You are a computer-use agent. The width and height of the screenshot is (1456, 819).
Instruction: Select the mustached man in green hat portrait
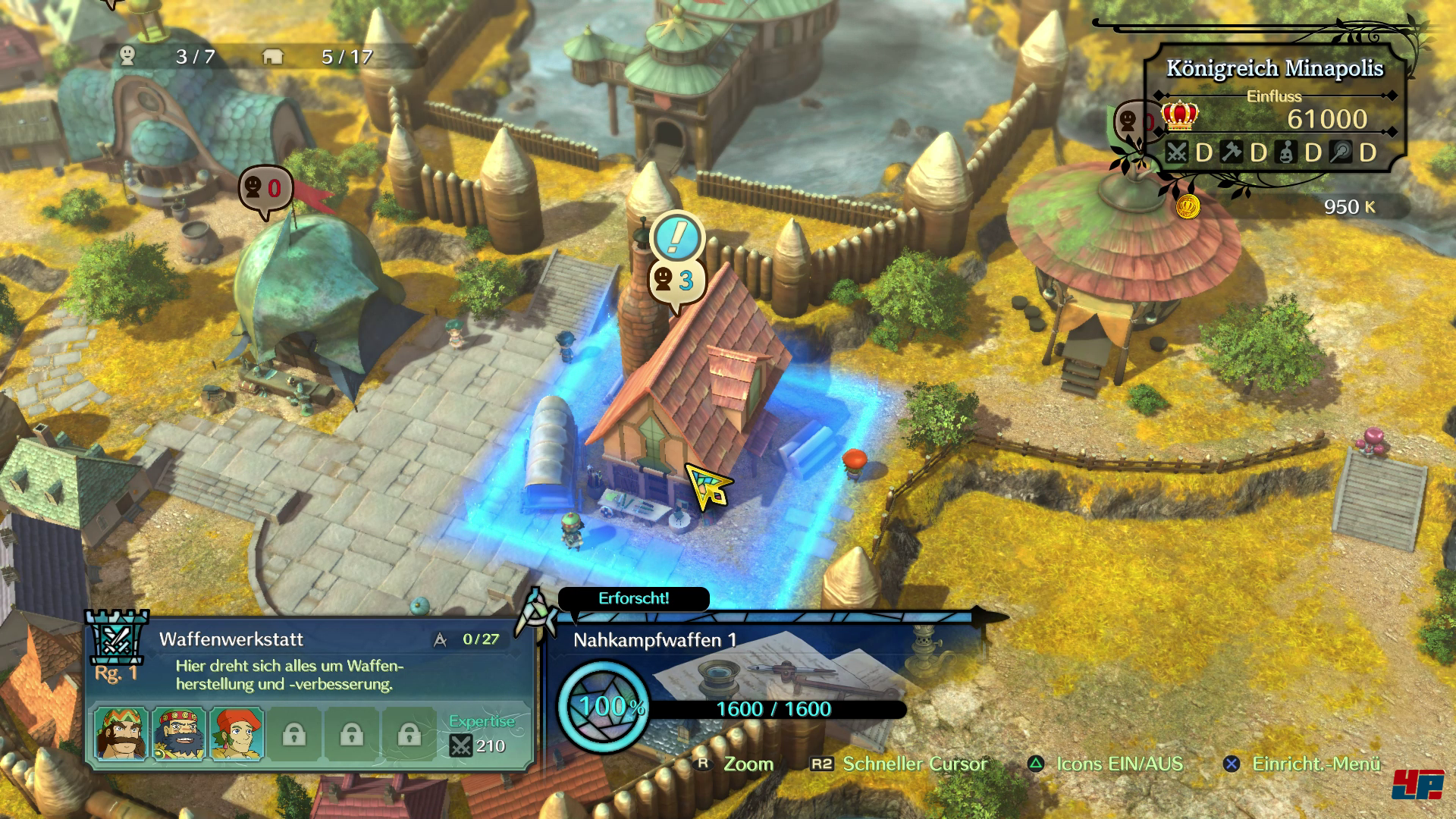pyautogui.click(x=121, y=733)
